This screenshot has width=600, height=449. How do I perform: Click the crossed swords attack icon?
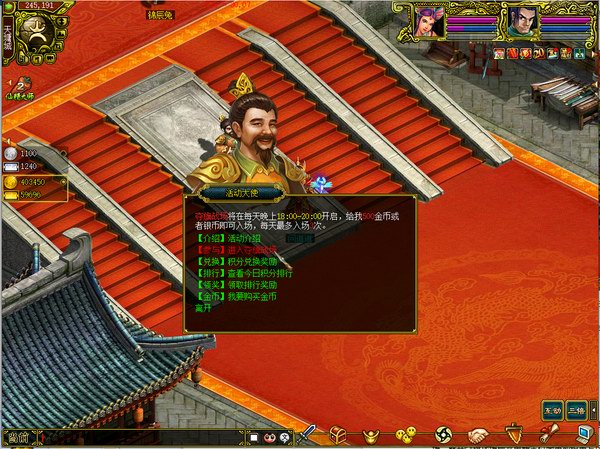(x=308, y=435)
